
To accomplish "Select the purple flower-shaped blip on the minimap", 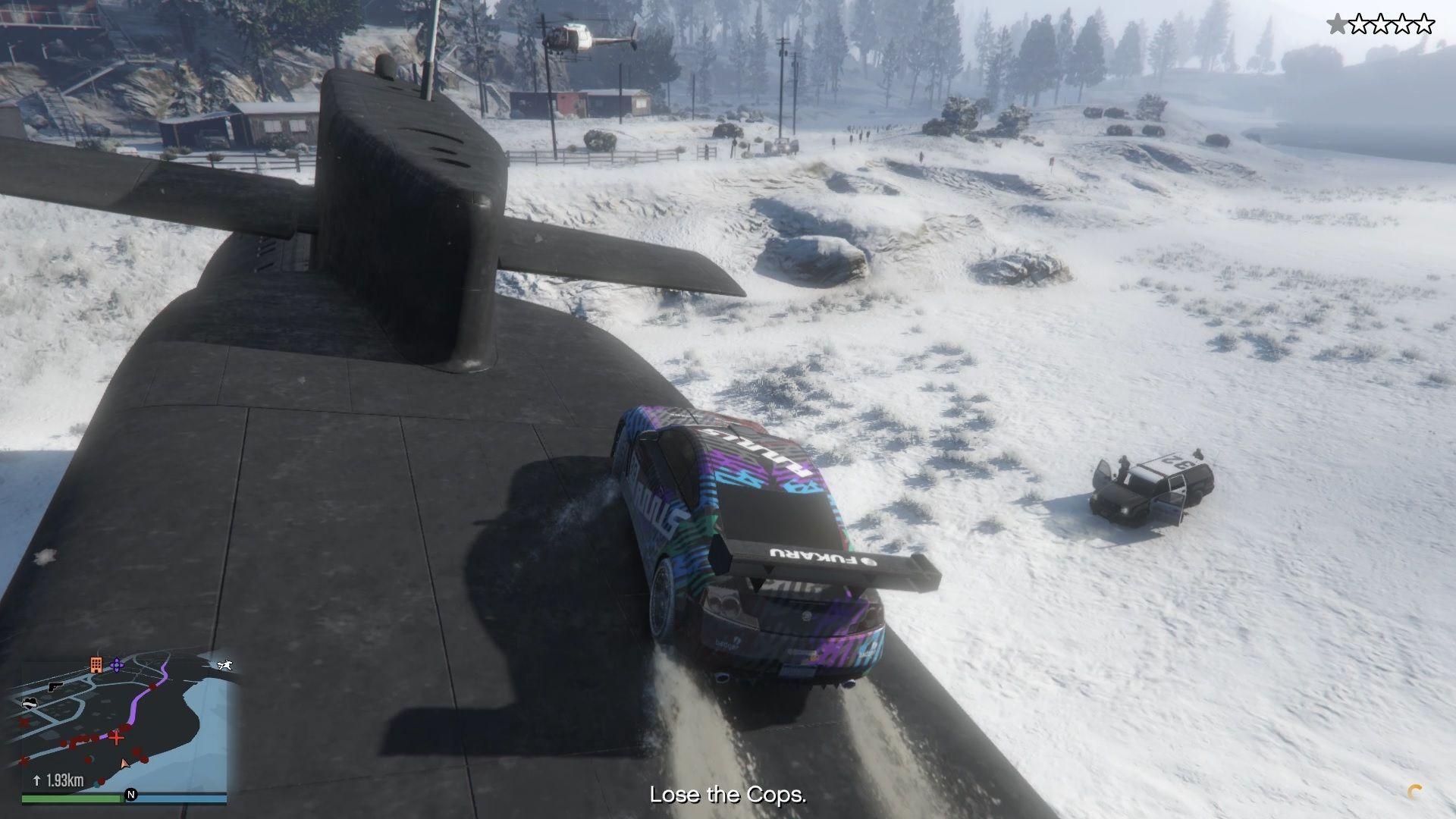I will tap(117, 665).
